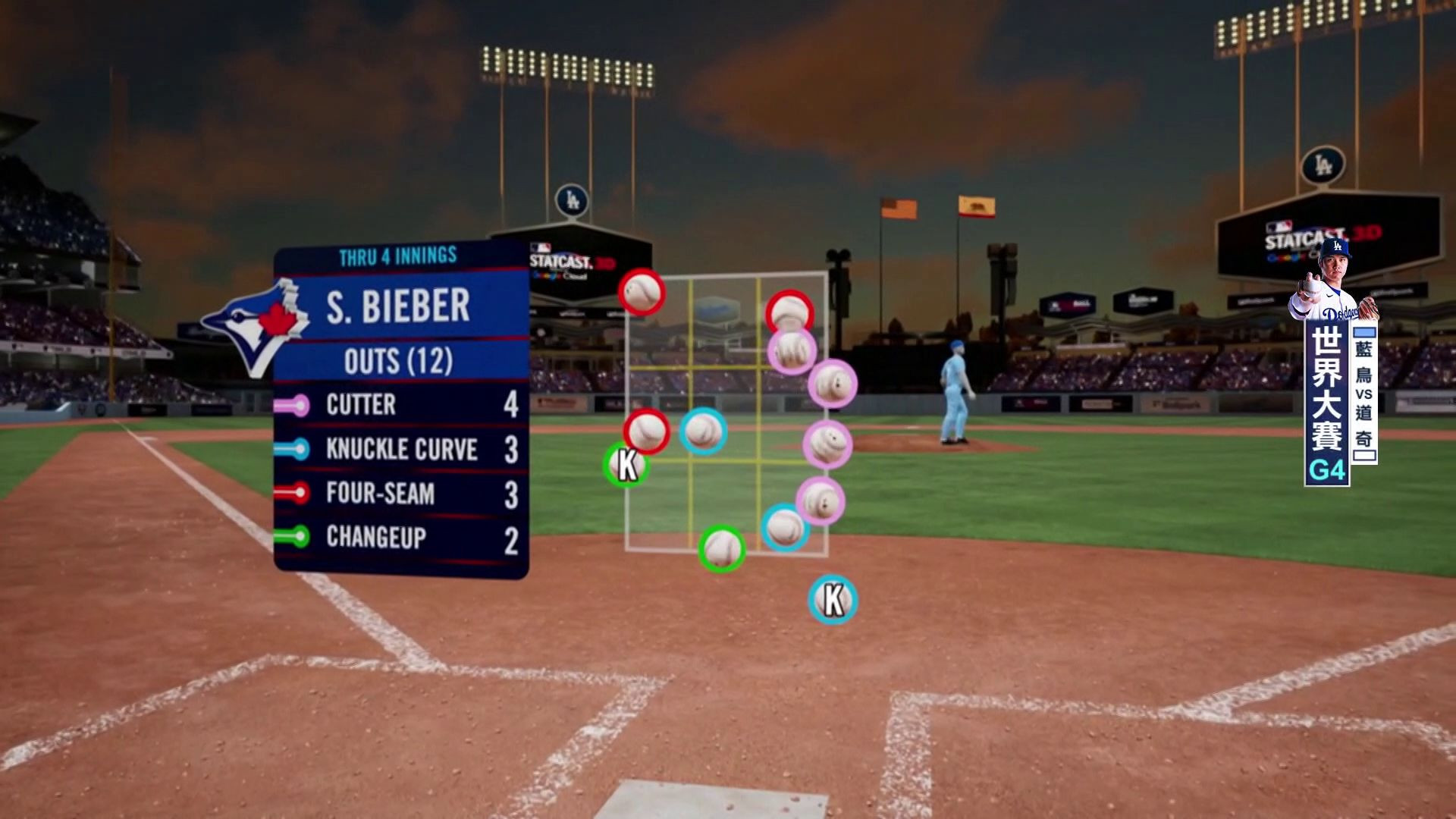This screenshot has height=819, width=1456.
Task: Choose the Knuckle Curve legend entry
Action: point(400,449)
